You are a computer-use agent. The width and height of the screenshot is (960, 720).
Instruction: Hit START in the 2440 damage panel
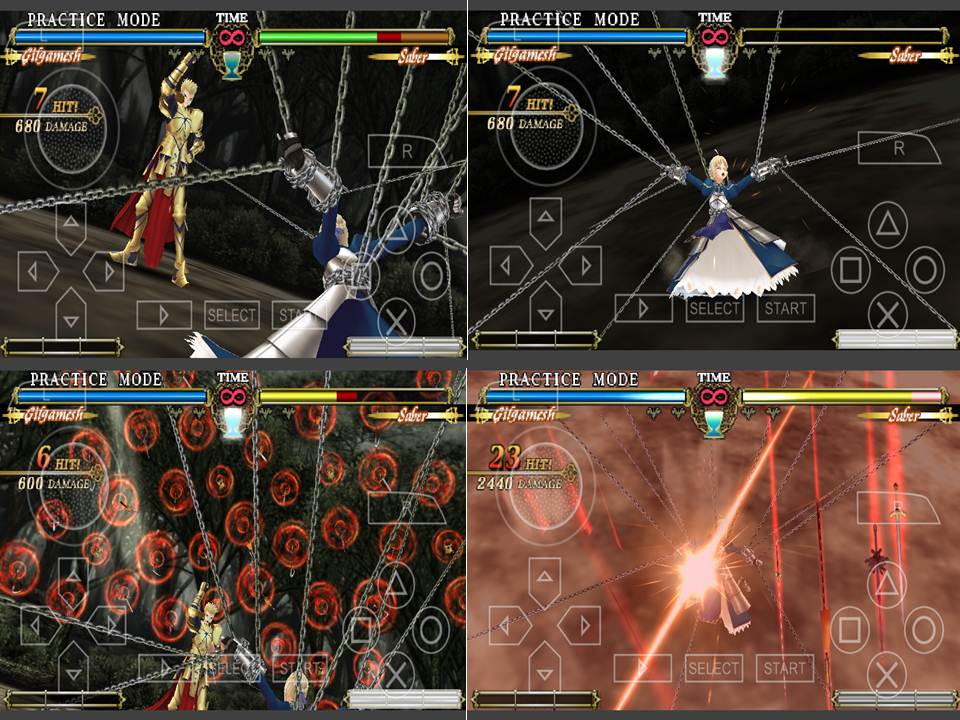tap(784, 668)
